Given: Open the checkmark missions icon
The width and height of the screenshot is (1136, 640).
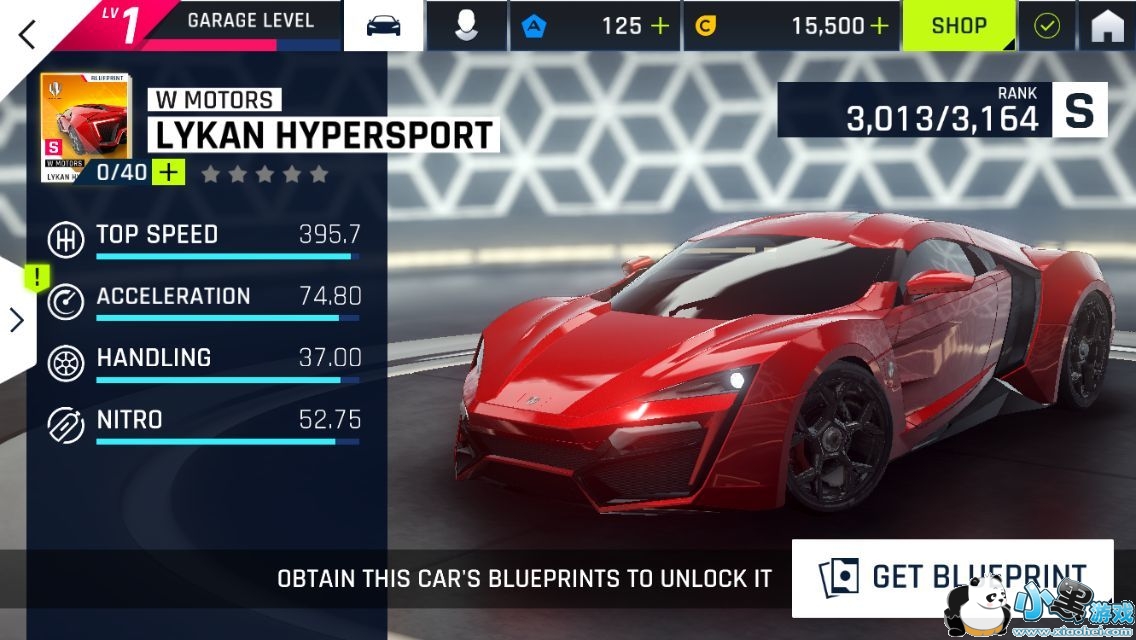Looking at the screenshot, I should click(1046, 26).
